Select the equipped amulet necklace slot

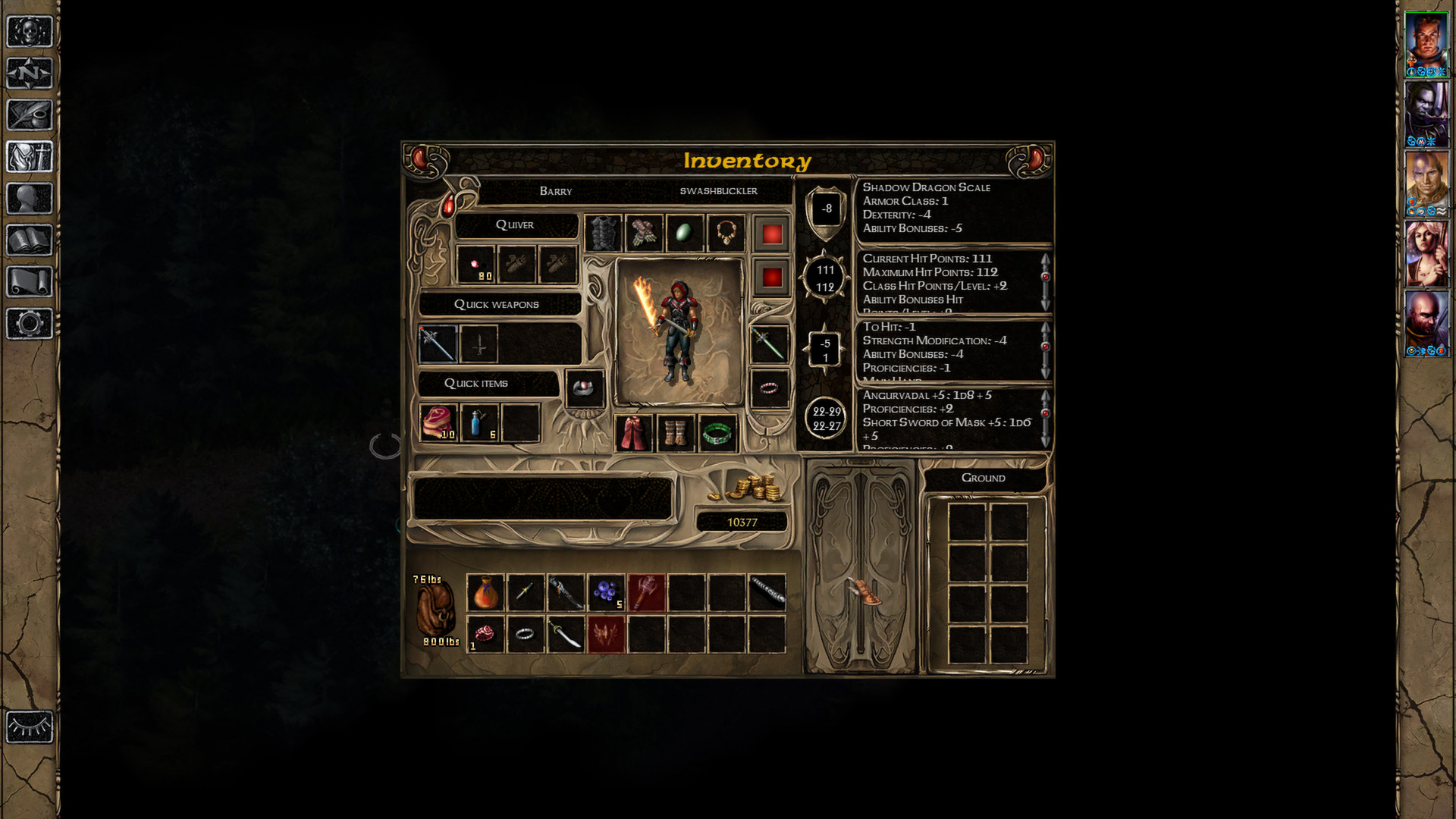[x=726, y=233]
